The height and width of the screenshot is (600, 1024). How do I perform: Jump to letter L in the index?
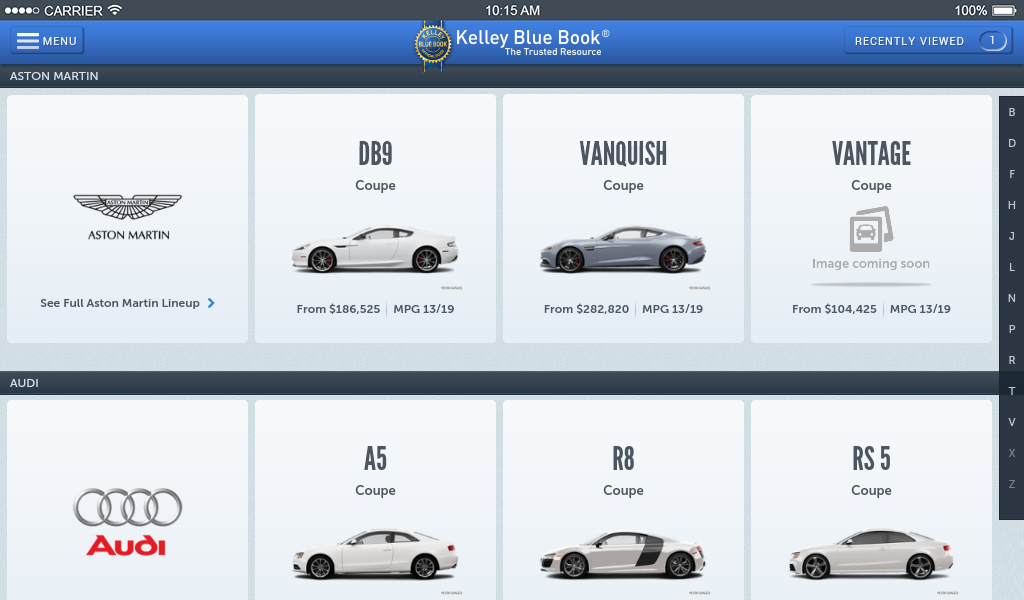pos(1012,267)
